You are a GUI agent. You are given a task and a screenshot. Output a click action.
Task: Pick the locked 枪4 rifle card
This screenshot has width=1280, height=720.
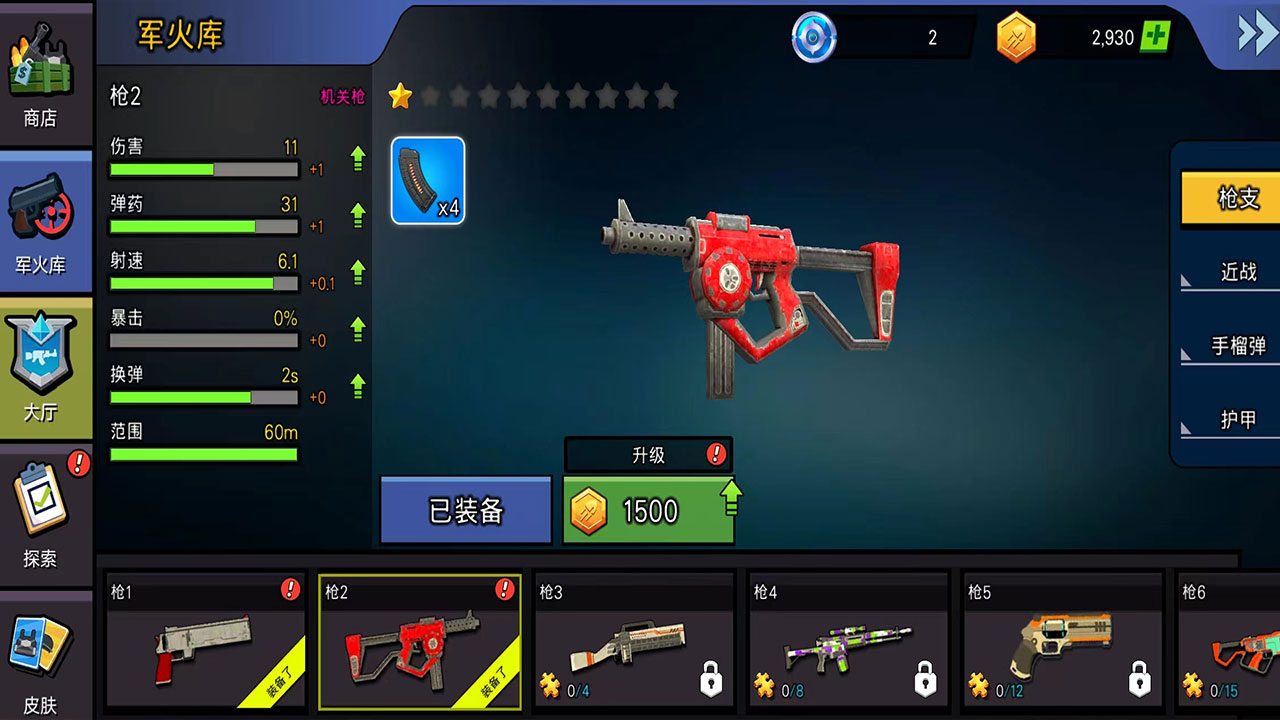click(x=848, y=640)
